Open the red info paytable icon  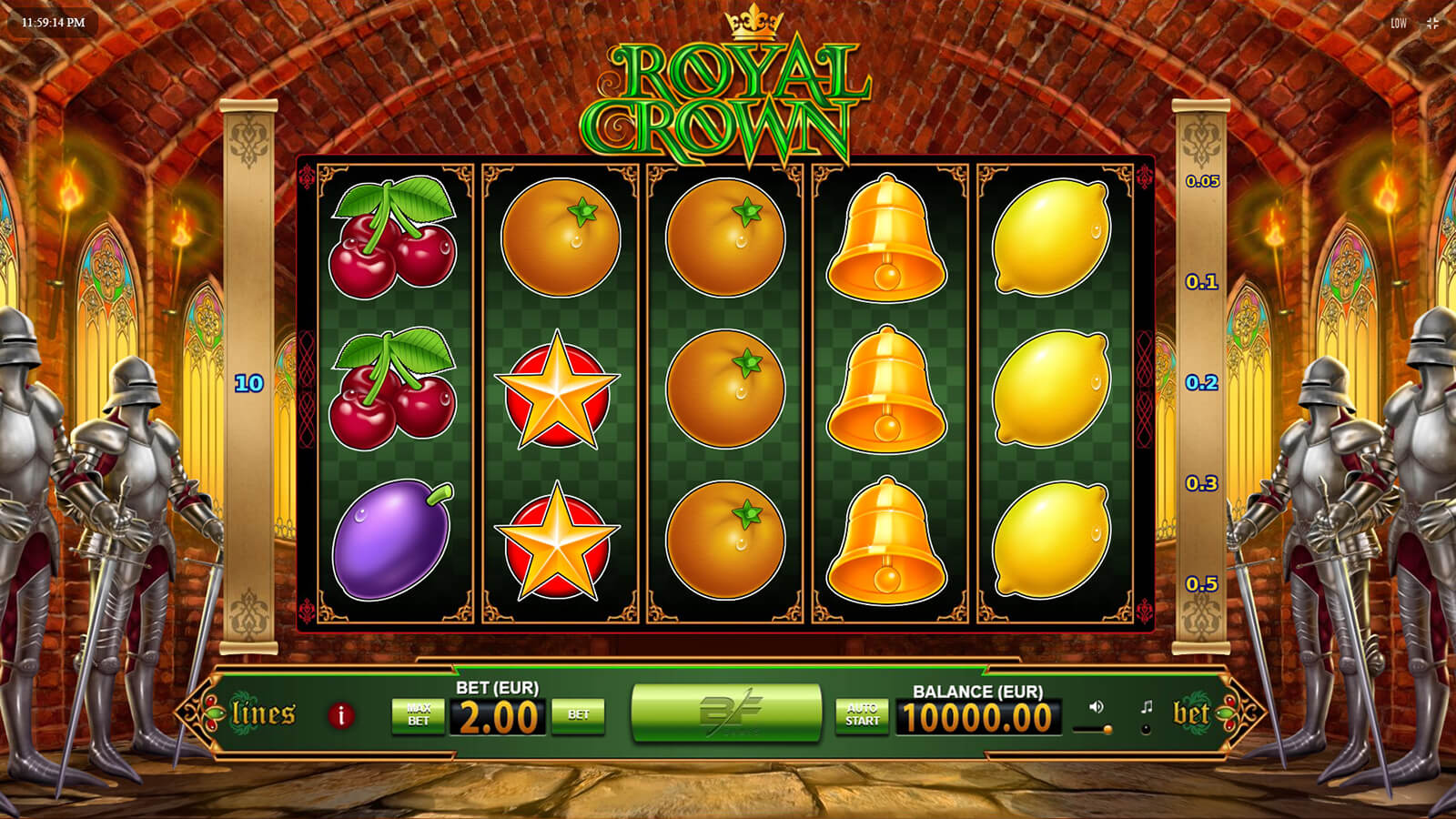tap(341, 715)
